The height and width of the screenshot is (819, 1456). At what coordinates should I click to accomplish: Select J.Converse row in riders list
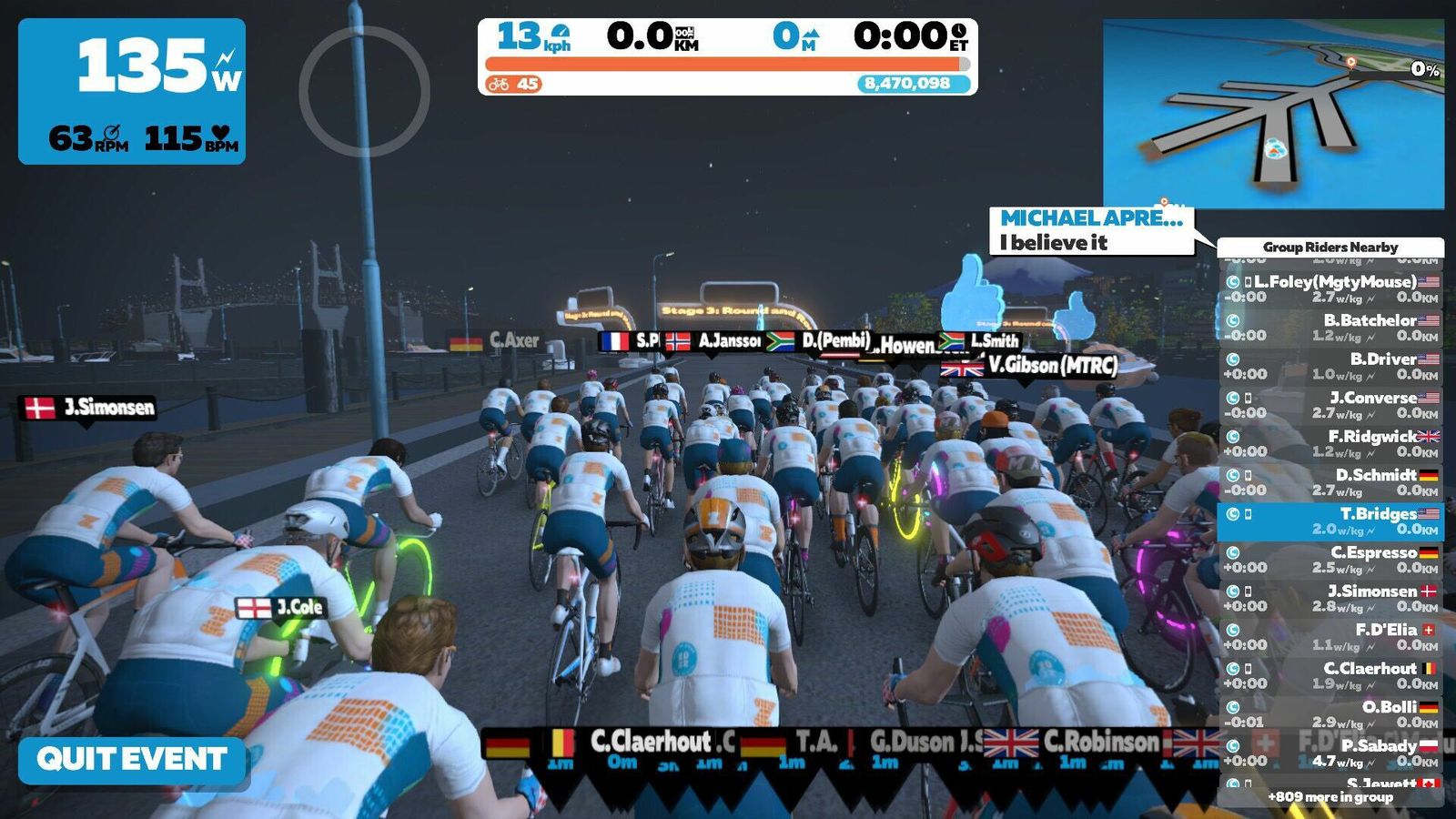point(1330,405)
